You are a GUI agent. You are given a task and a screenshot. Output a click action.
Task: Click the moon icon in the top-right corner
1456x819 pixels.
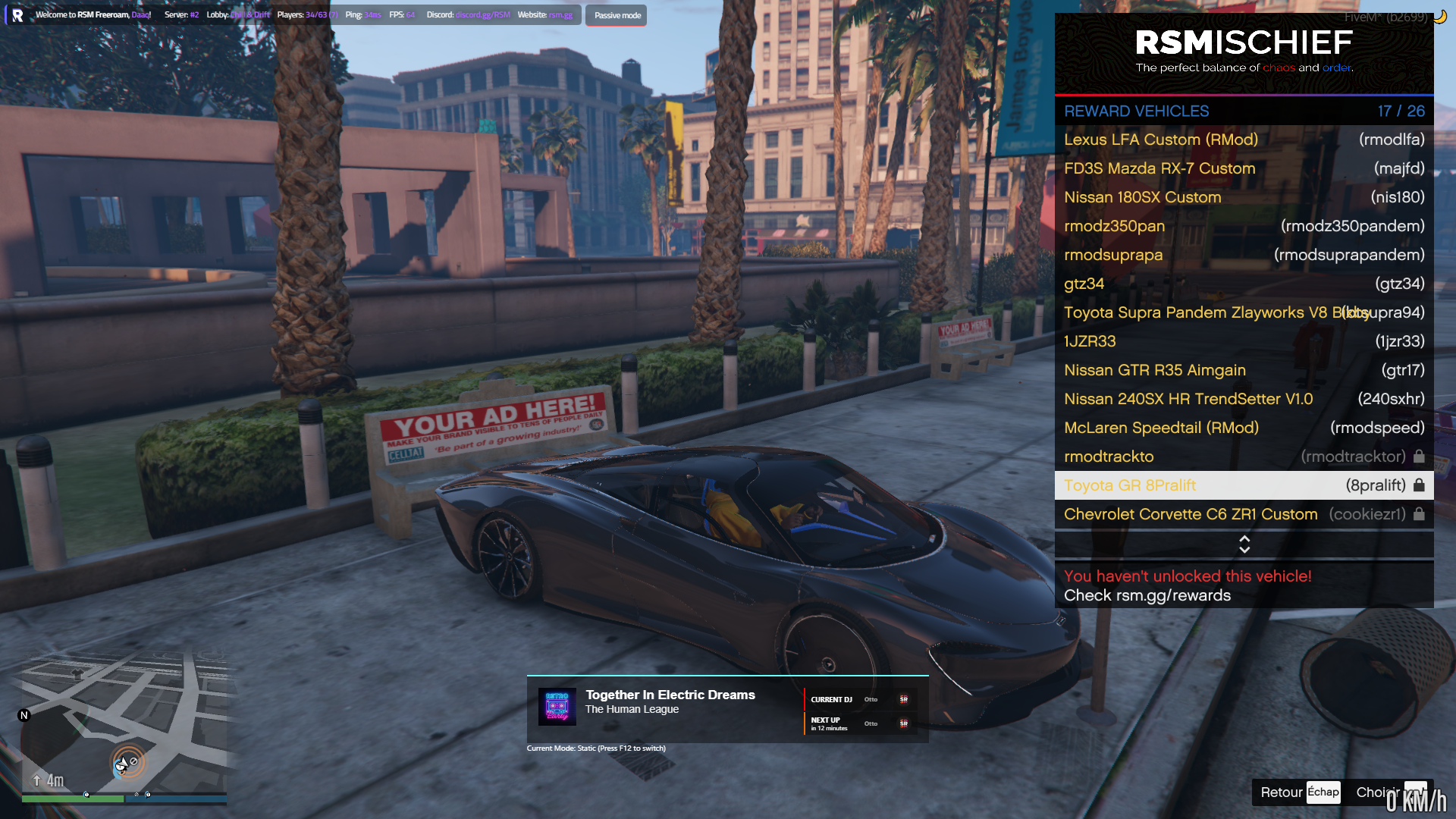1439,15
